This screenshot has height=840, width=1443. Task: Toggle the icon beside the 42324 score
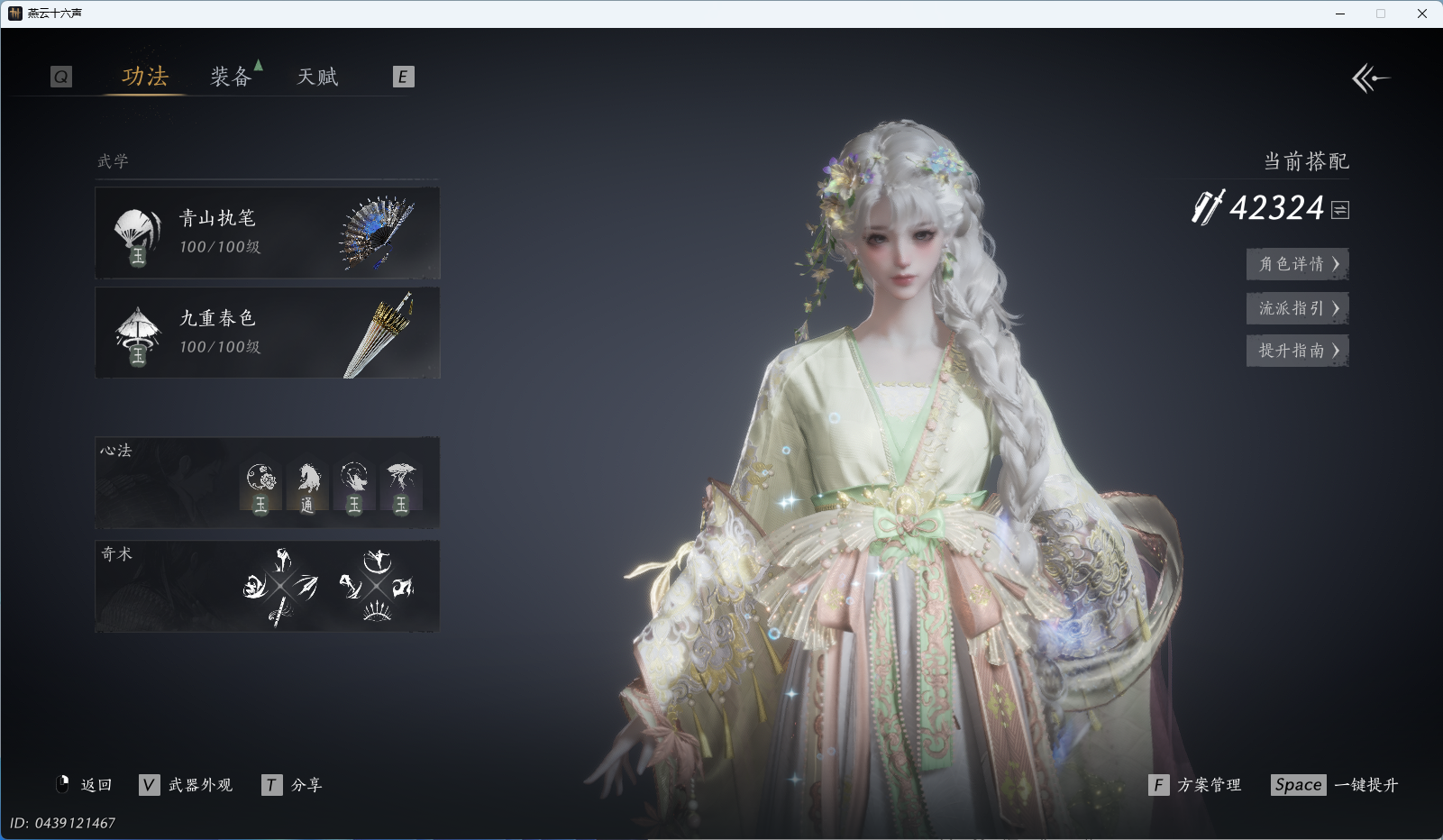(x=1340, y=210)
